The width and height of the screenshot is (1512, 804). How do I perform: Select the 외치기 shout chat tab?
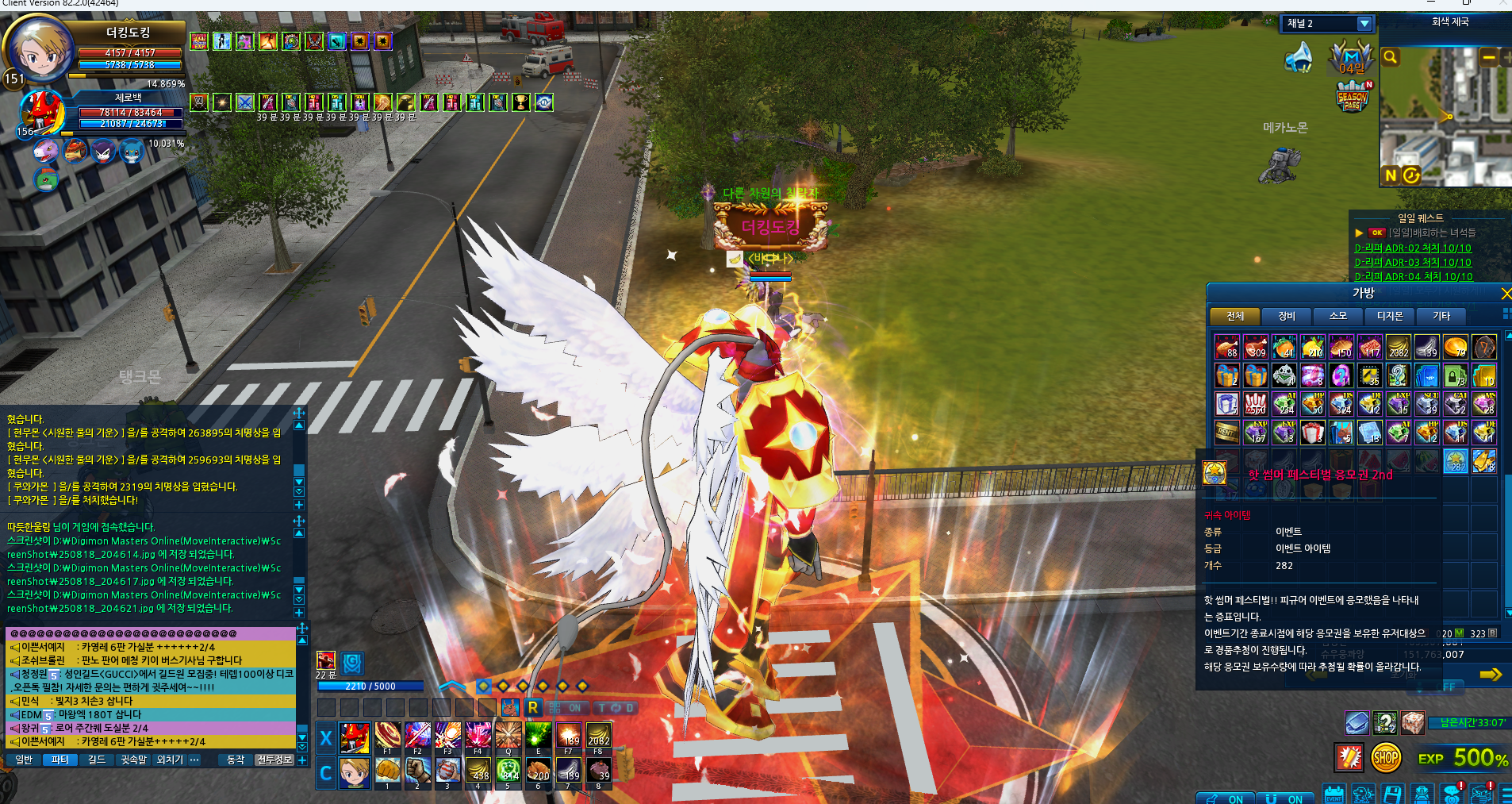tap(169, 760)
